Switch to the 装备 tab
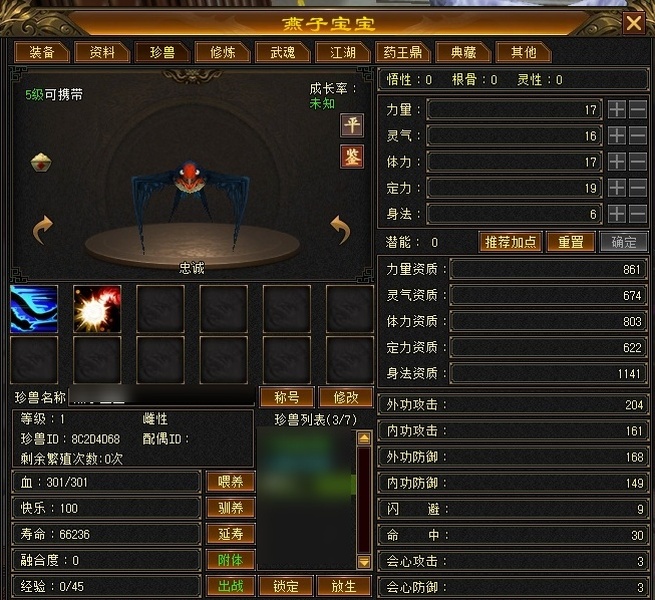The height and width of the screenshot is (600, 655). (x=41, y=52)
